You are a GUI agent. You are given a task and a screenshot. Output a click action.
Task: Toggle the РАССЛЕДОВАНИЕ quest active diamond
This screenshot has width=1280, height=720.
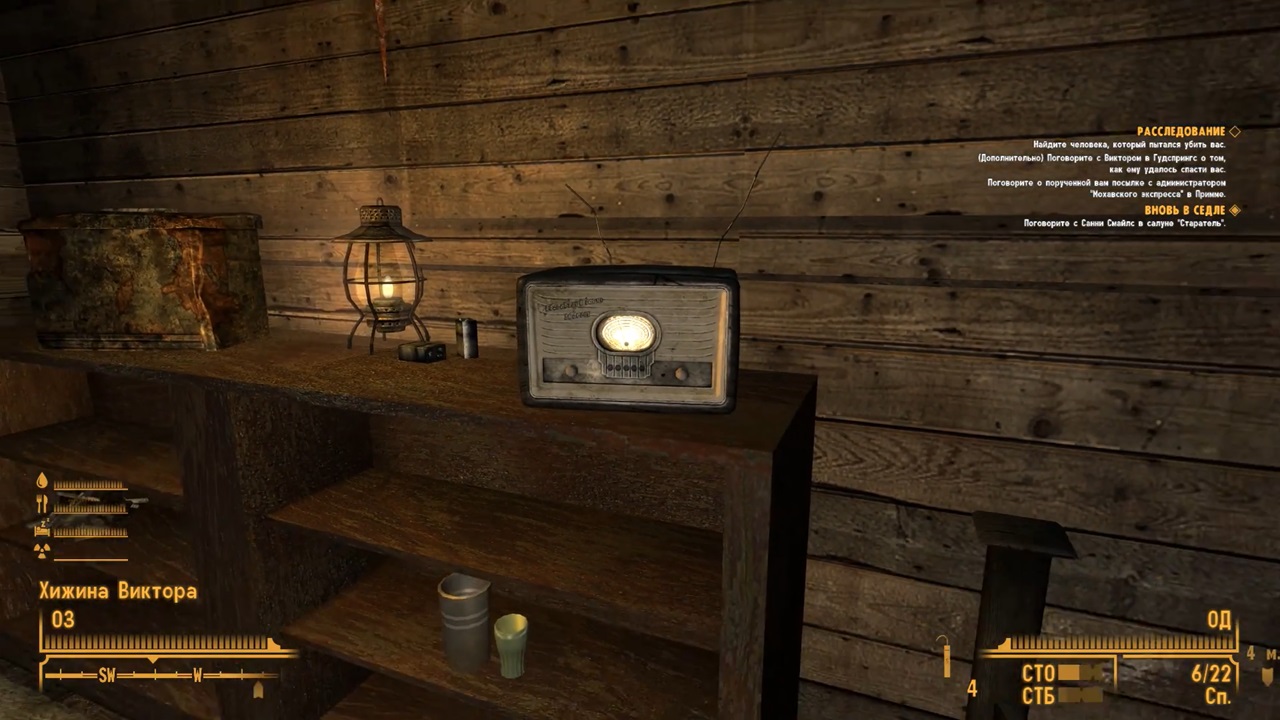1235,131
